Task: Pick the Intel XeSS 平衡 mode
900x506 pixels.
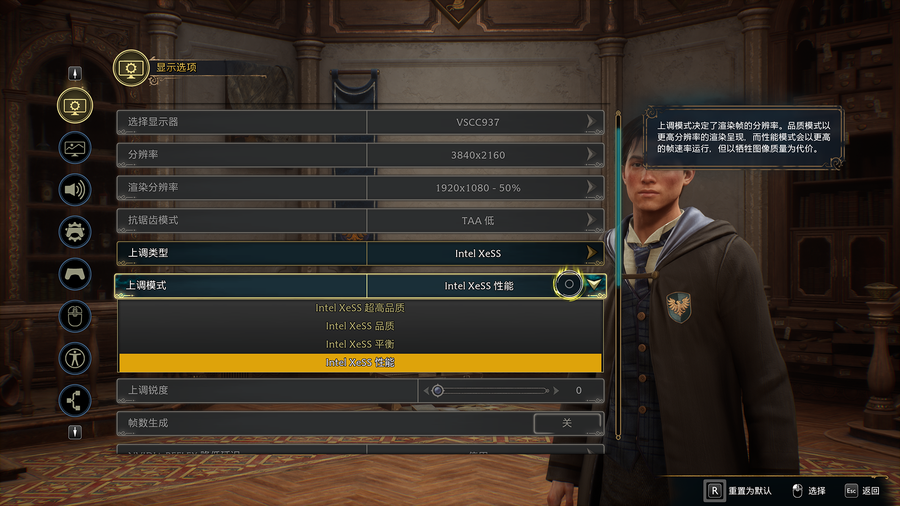Action: click(x=360, y=344)
